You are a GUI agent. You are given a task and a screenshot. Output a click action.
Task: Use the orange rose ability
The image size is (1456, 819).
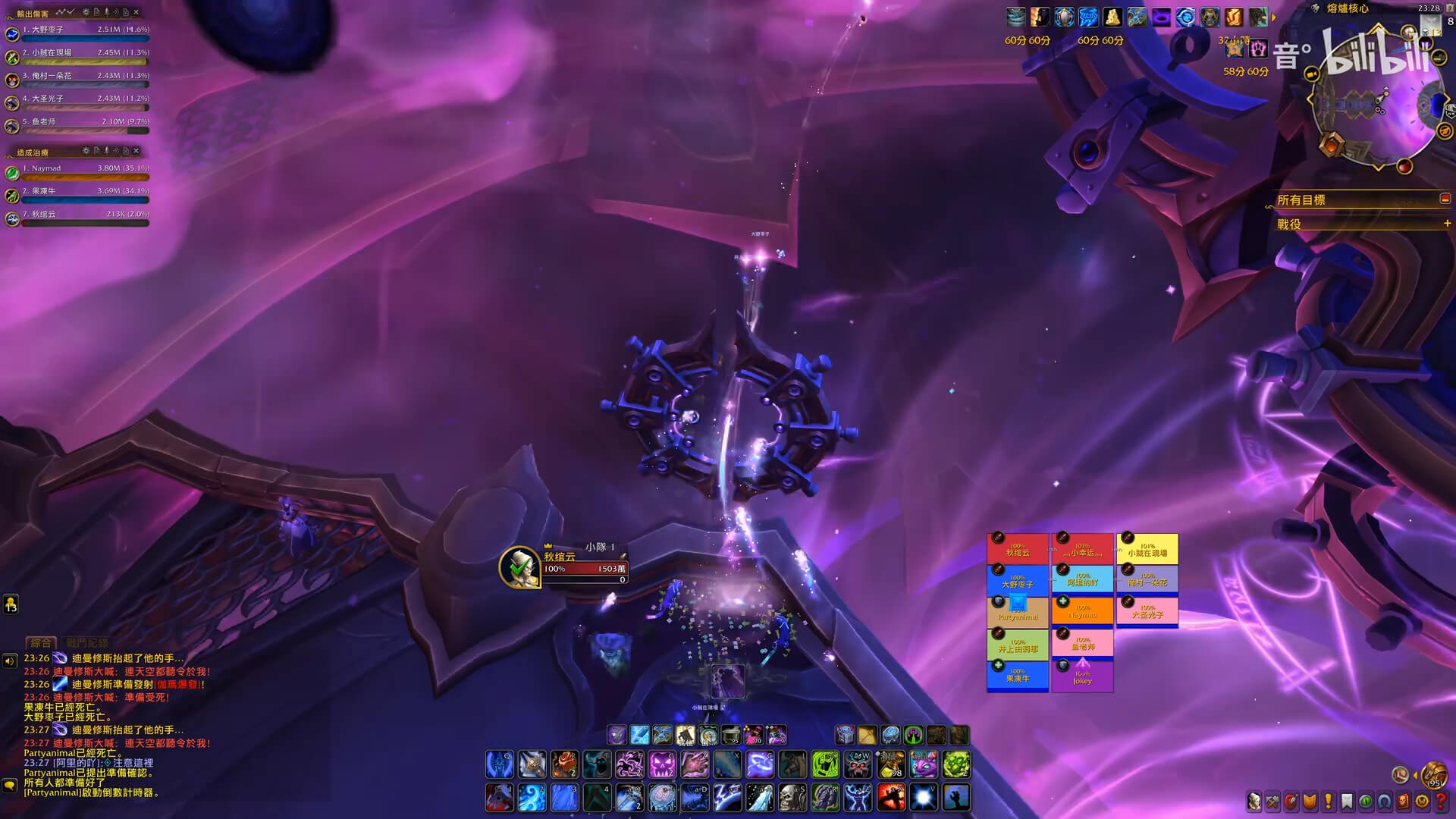[x=565, y=765]
